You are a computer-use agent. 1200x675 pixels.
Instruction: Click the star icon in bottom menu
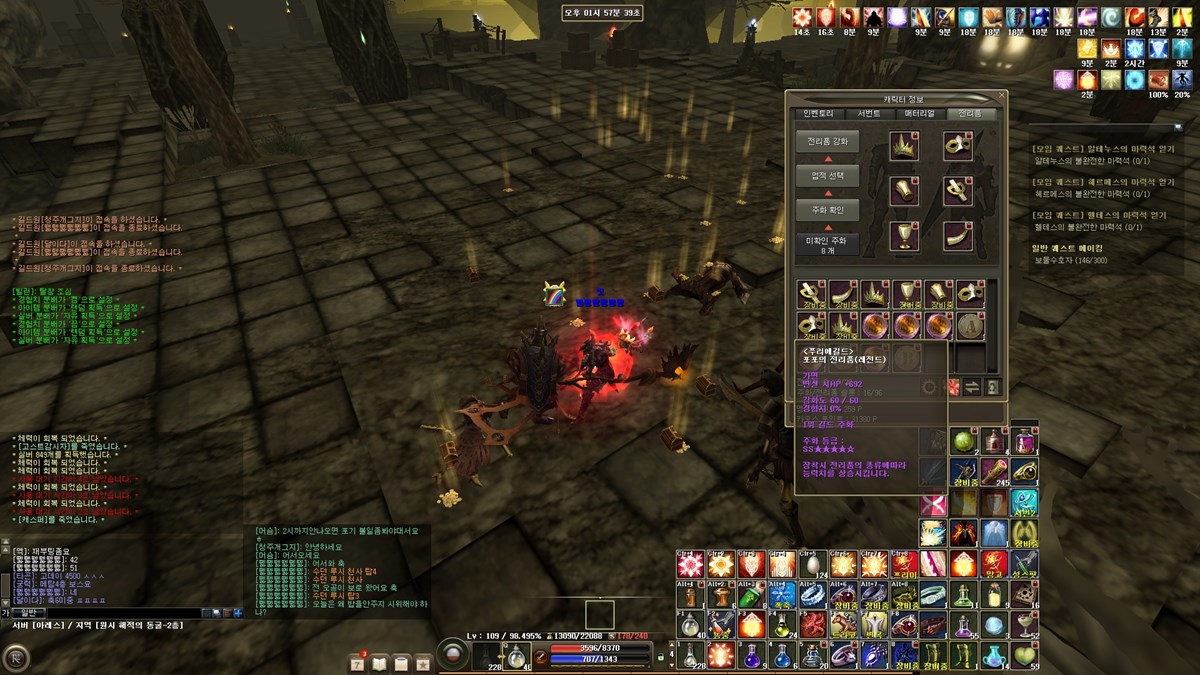coord(423,662)
